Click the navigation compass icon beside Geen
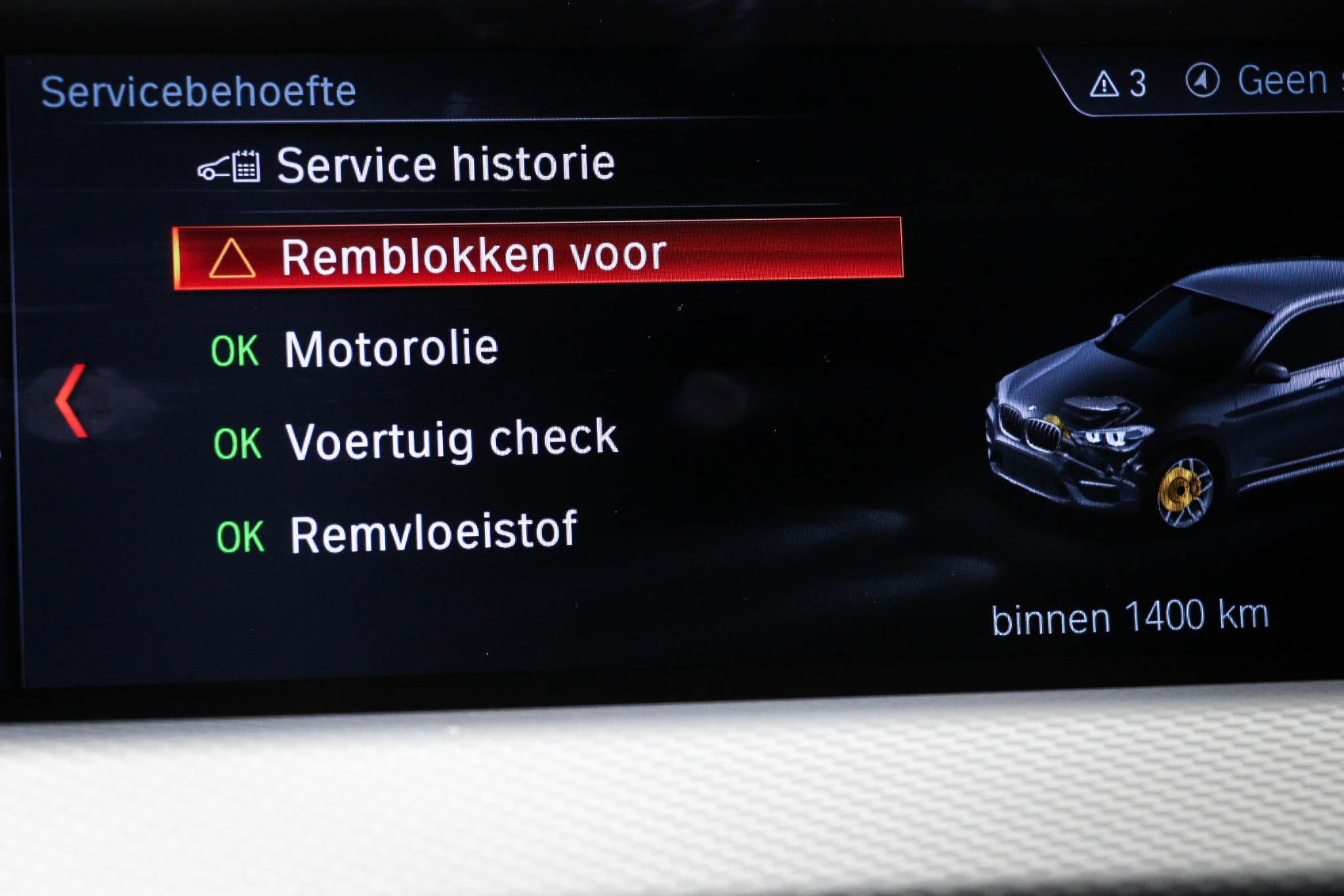 coord(1202,81)
